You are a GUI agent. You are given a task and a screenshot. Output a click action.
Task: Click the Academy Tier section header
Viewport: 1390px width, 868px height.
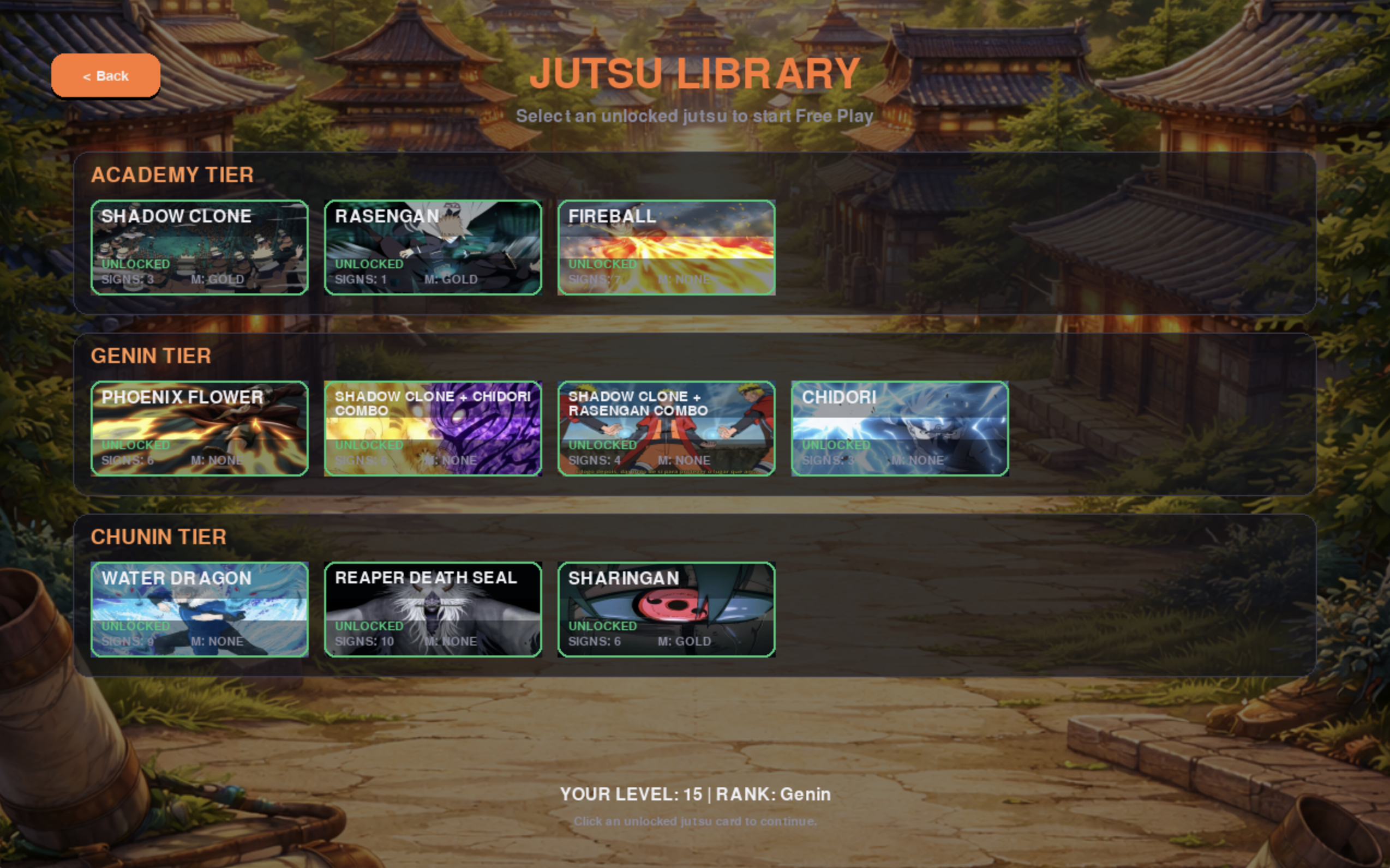click(173, 174)
